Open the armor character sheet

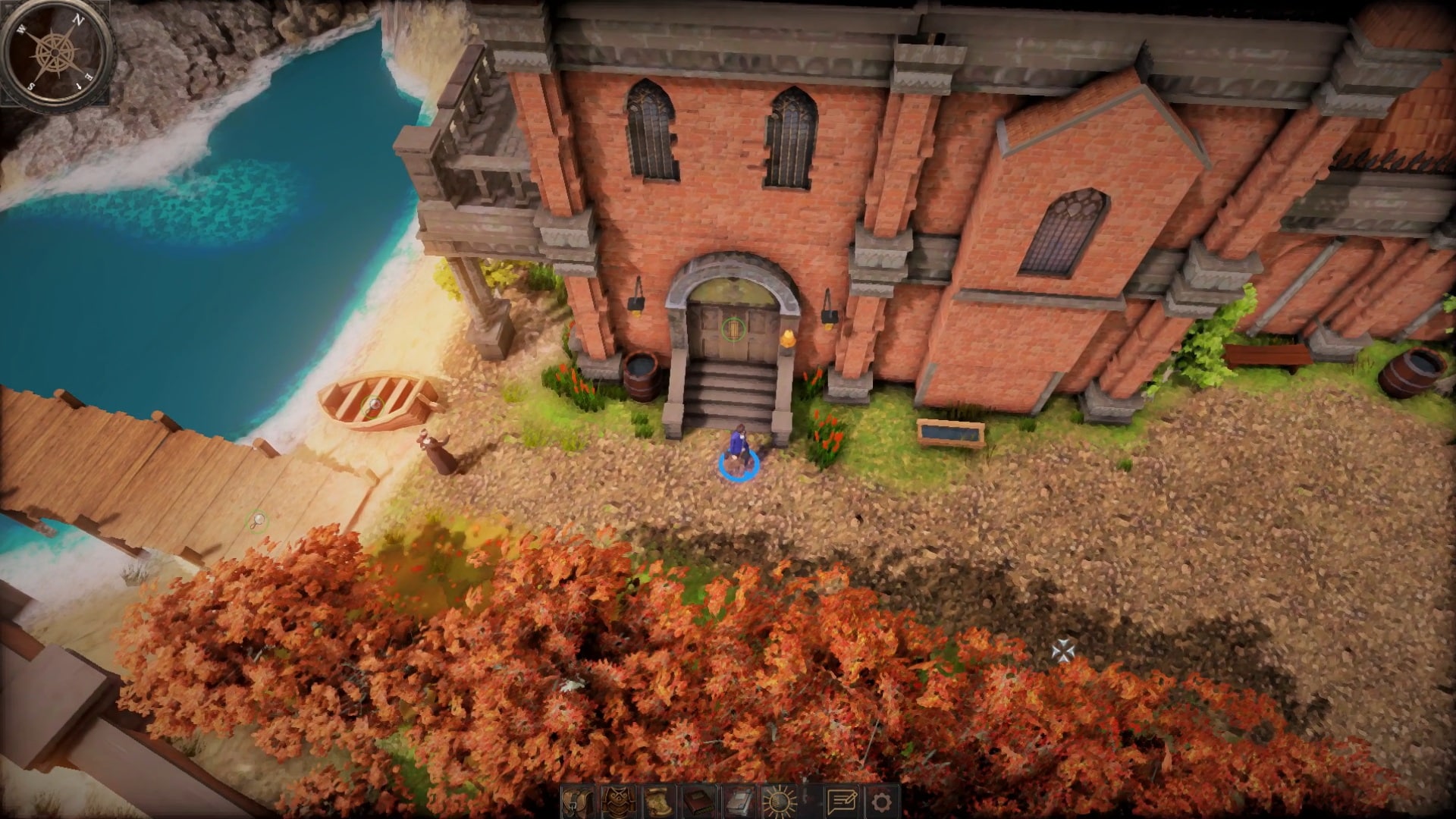[618, 801]
